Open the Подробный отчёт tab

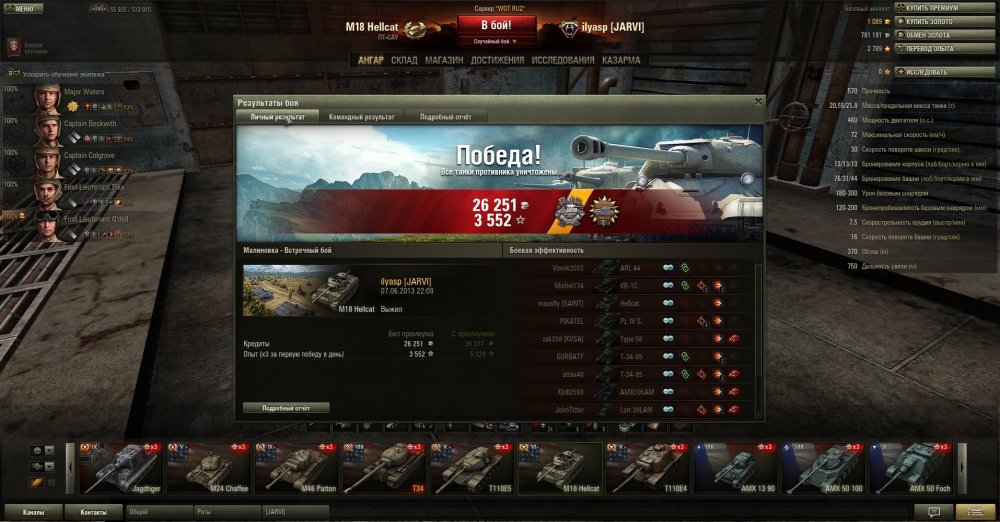446,117
